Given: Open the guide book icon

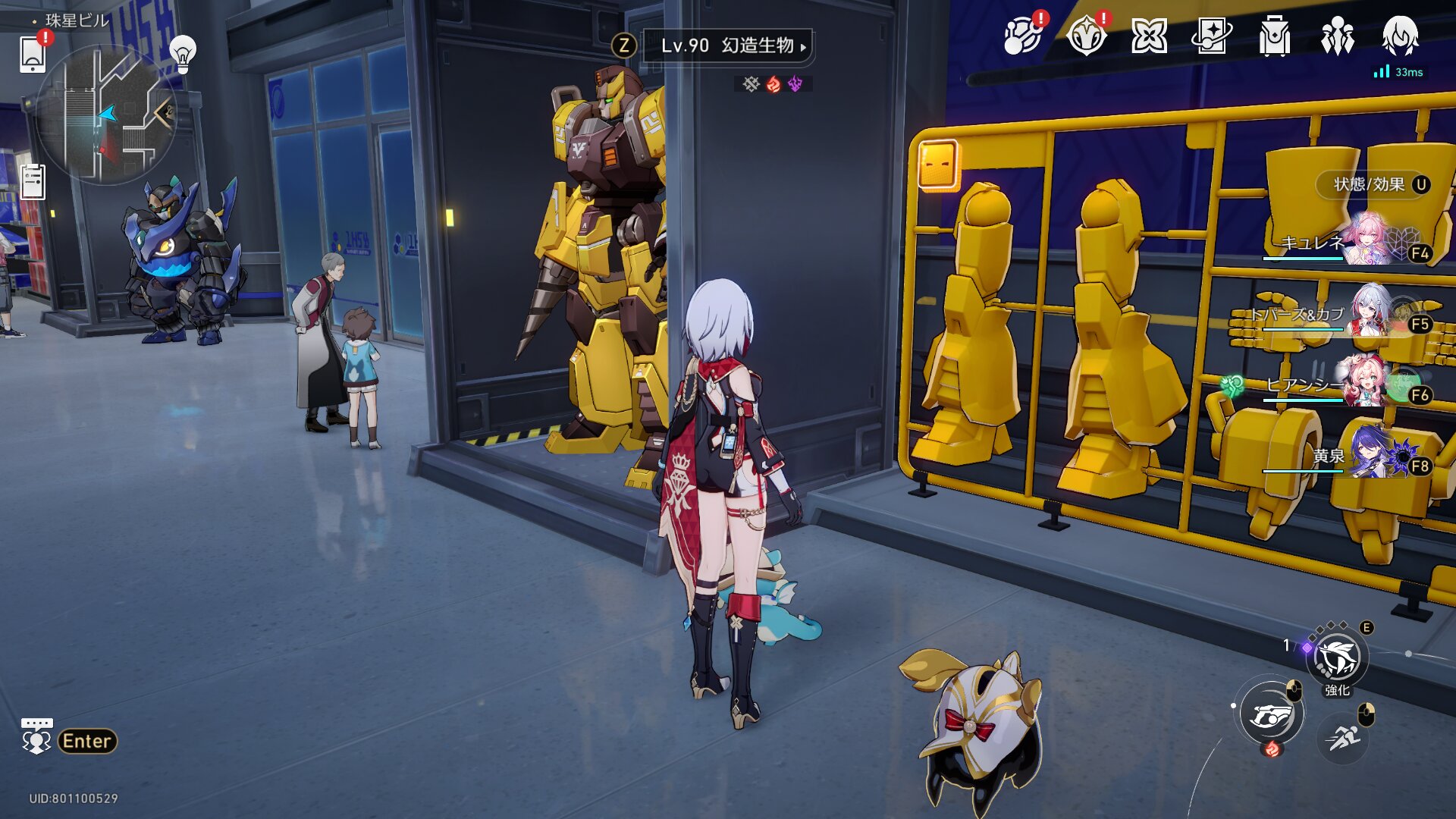Looking at the screenshot, I should point(1211,36).
